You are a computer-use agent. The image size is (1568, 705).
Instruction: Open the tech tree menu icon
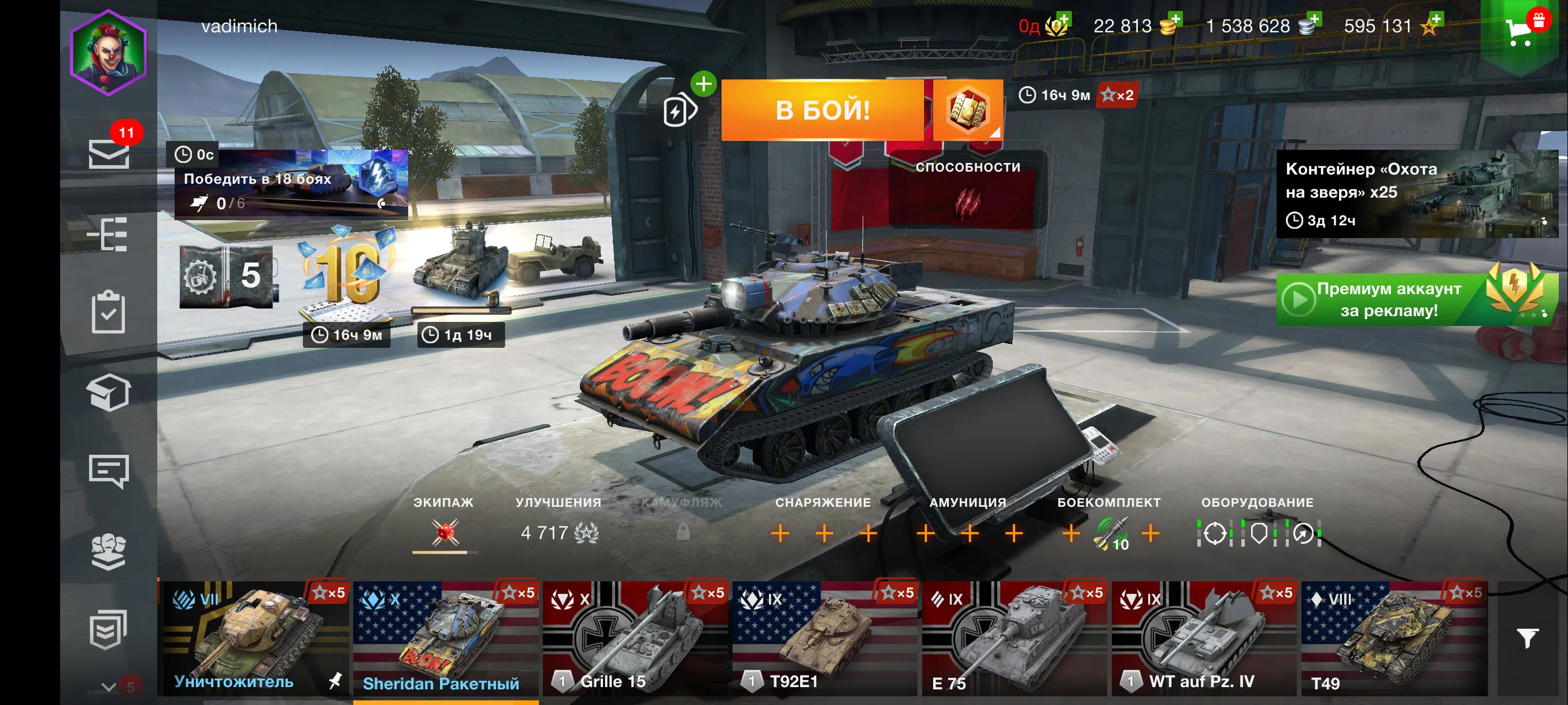[108, 233]
